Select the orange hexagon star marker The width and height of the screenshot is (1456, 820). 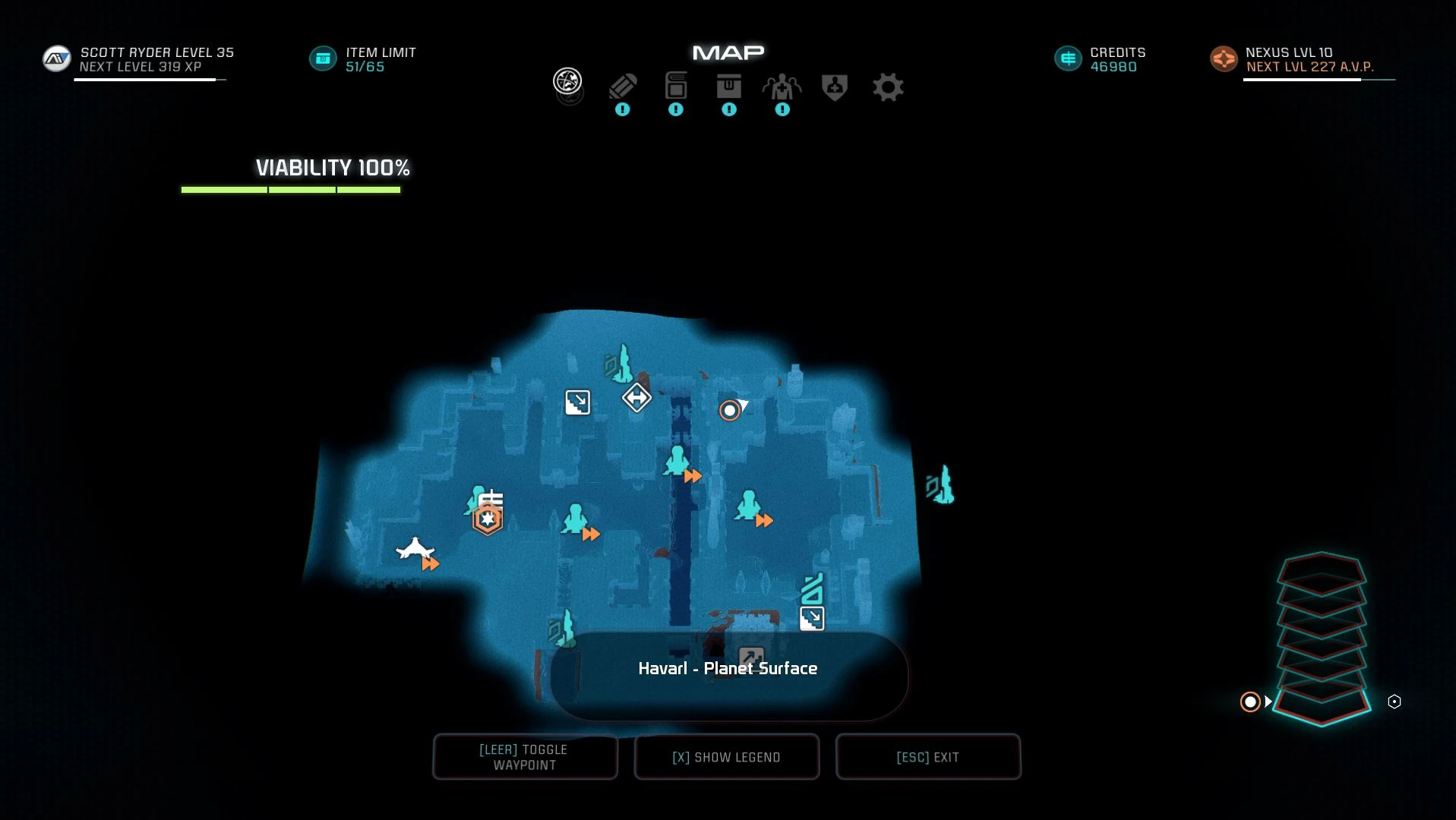click(x=488, y=520)
